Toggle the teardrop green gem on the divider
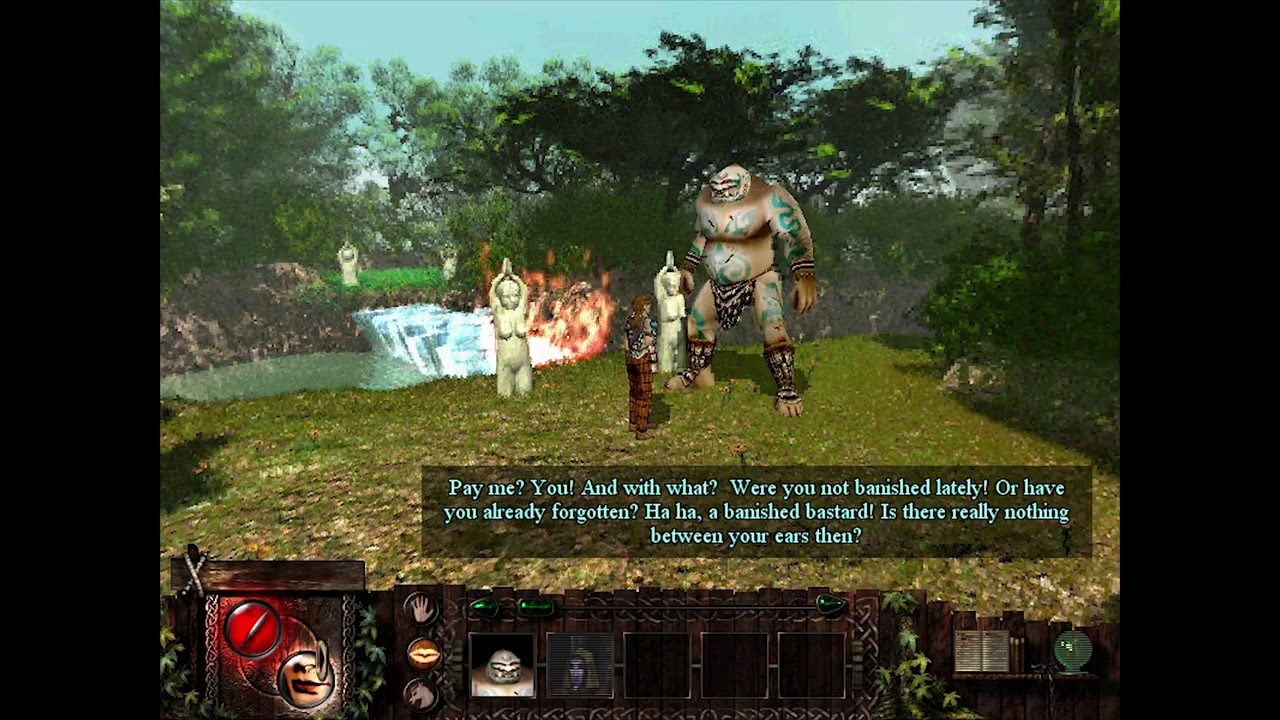Screen dimensions: 1280x720 click(x=828, y=605)
